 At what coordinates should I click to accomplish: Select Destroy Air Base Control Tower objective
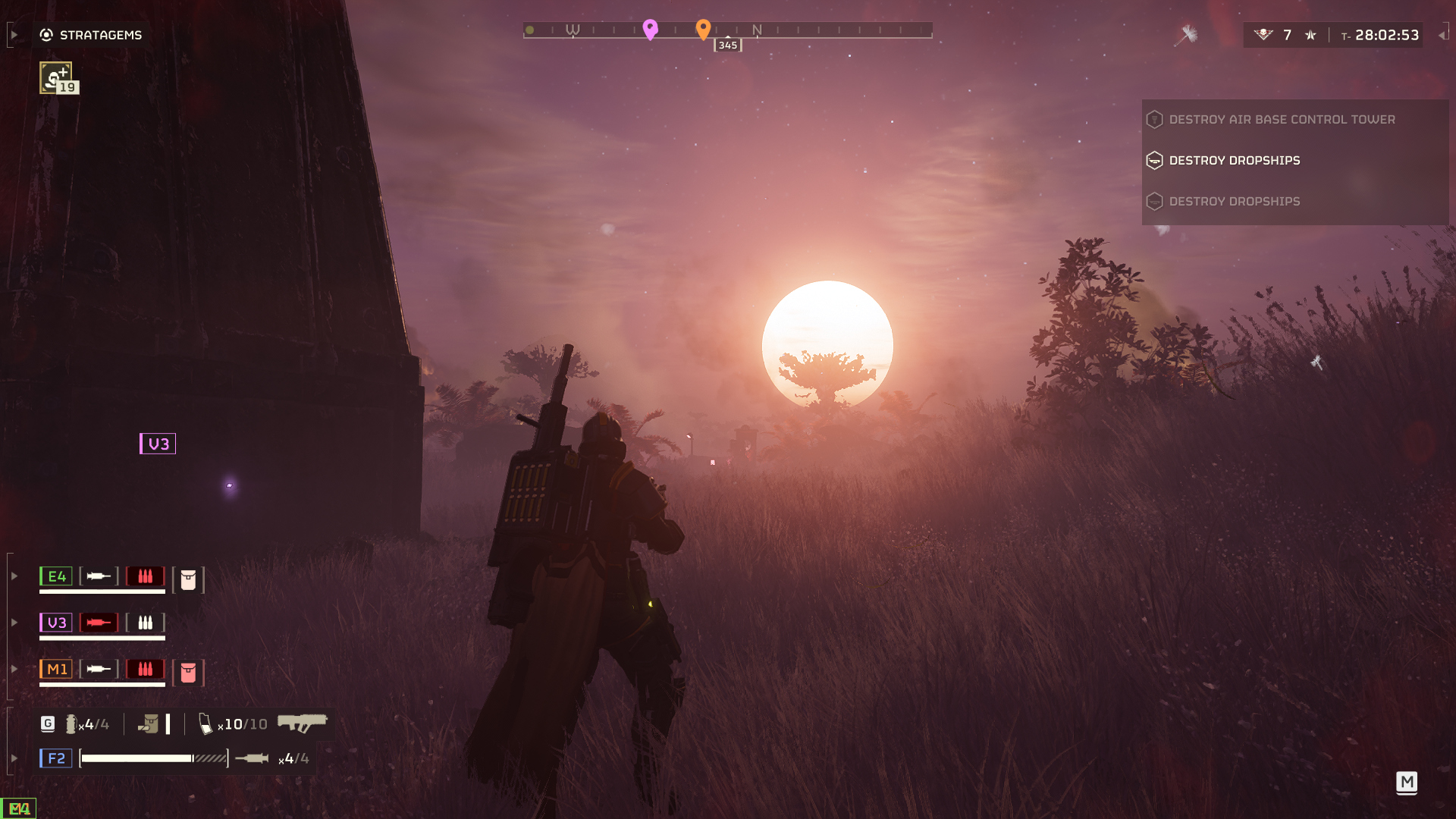point(1282,120)
